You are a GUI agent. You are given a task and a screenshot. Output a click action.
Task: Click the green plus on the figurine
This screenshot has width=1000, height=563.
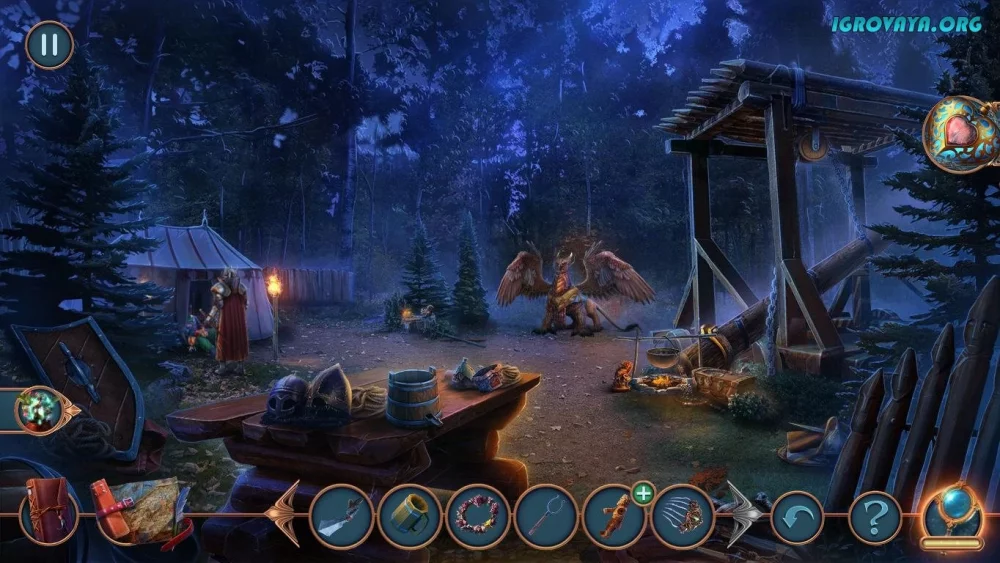pos(642,492)
